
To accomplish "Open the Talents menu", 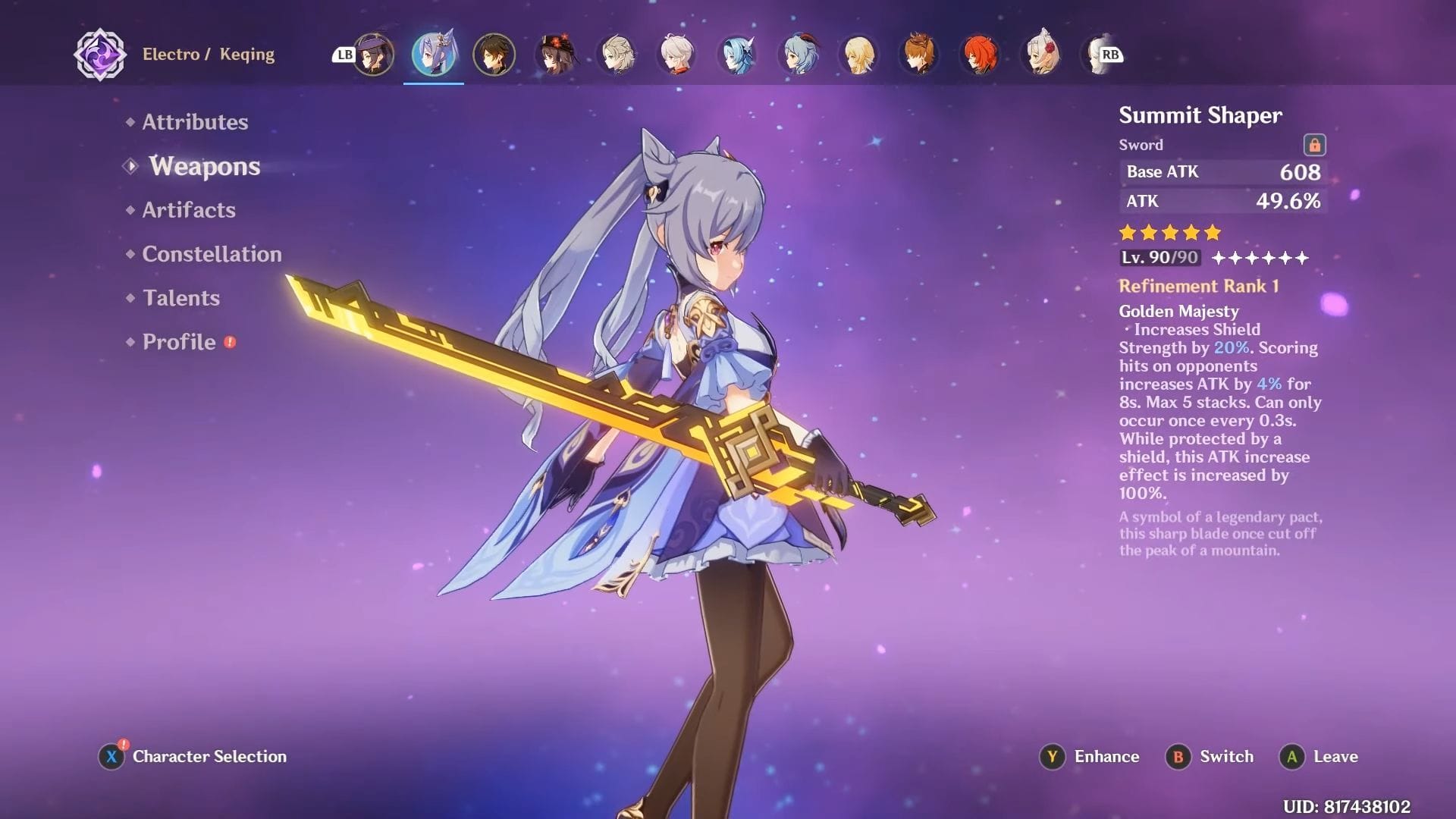I will tap(181, 298).
